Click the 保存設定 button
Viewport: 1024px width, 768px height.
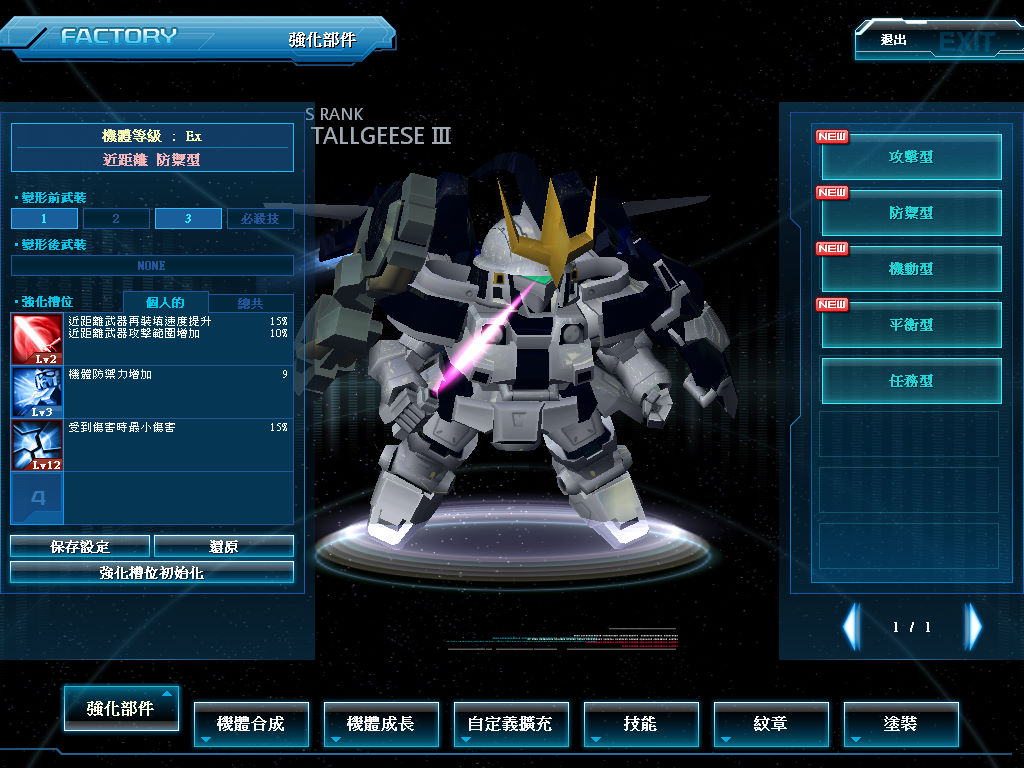80,546
